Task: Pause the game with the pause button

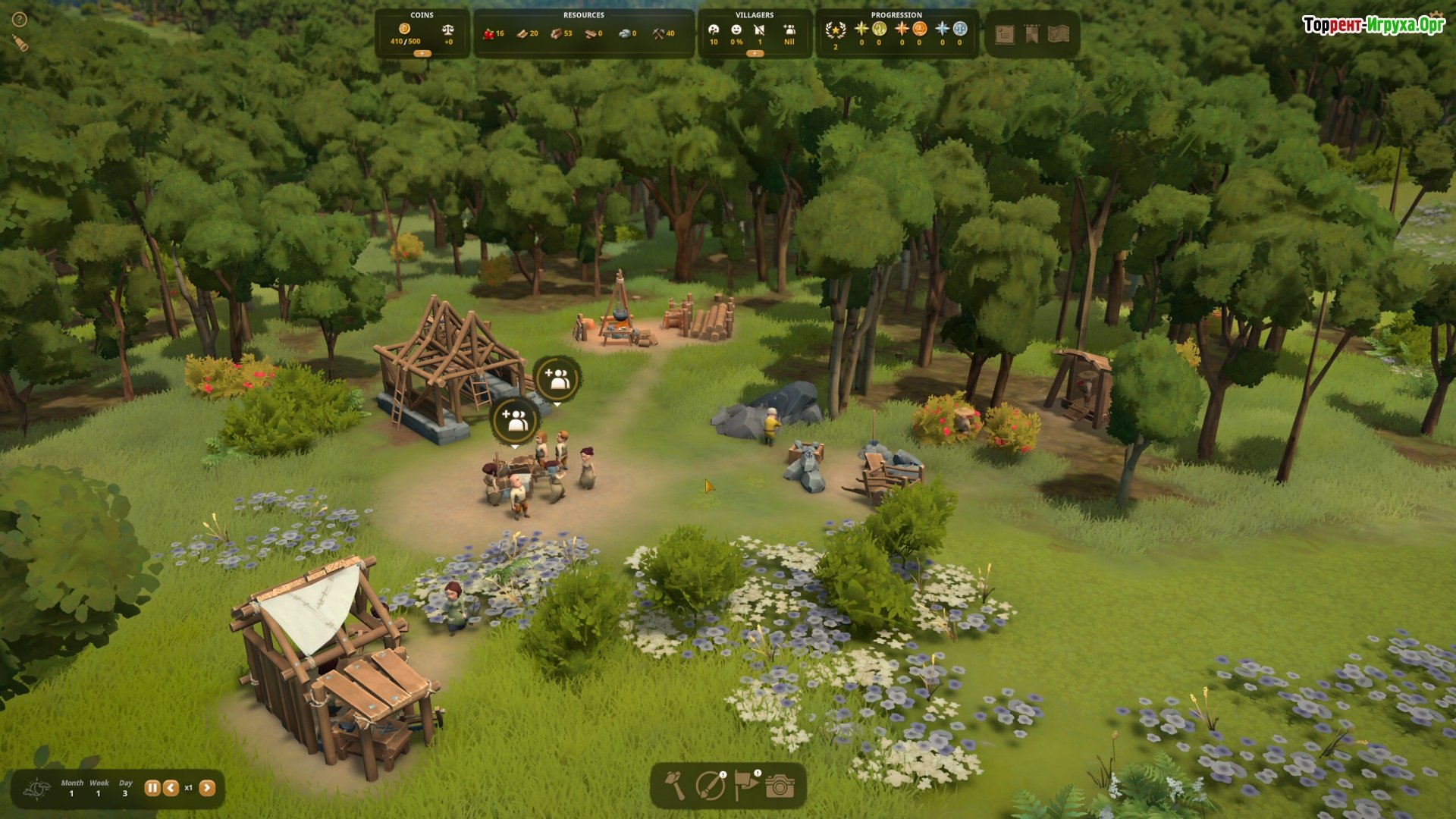Action: pos(152,788)
